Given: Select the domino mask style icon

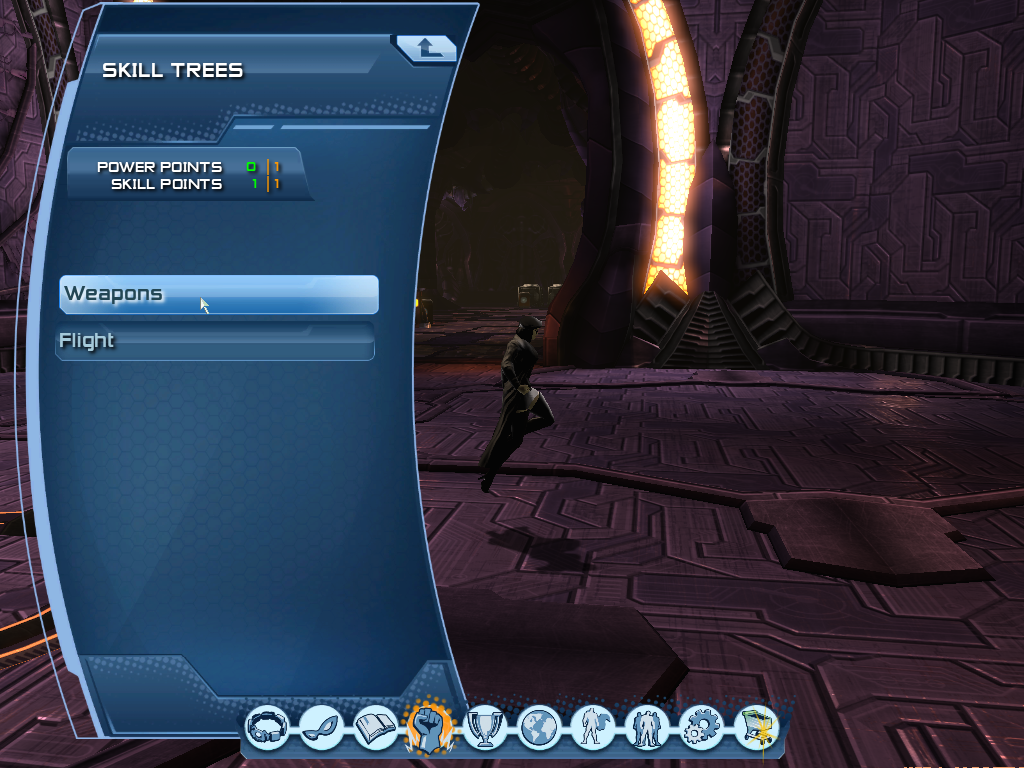Looking at the screenshot, I should [x=322, y=727].
